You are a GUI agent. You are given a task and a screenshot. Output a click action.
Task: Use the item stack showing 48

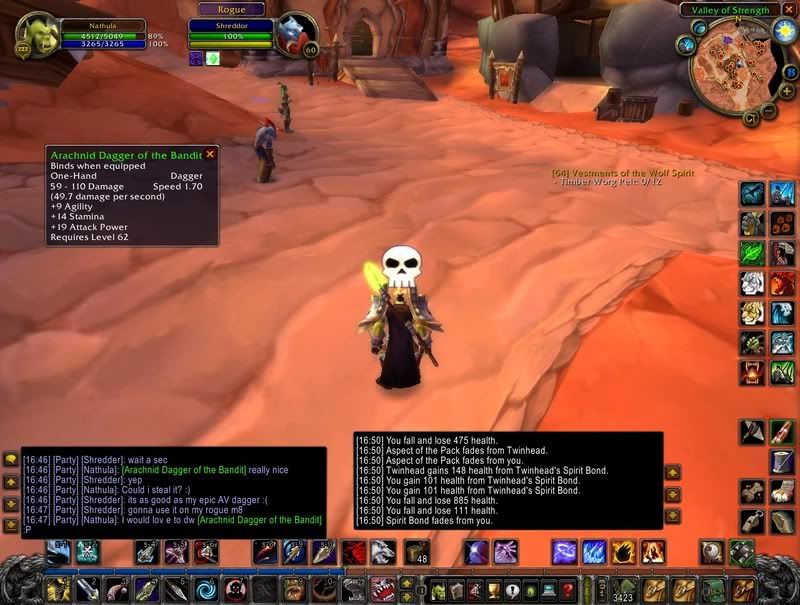click(x=416, y=551)
